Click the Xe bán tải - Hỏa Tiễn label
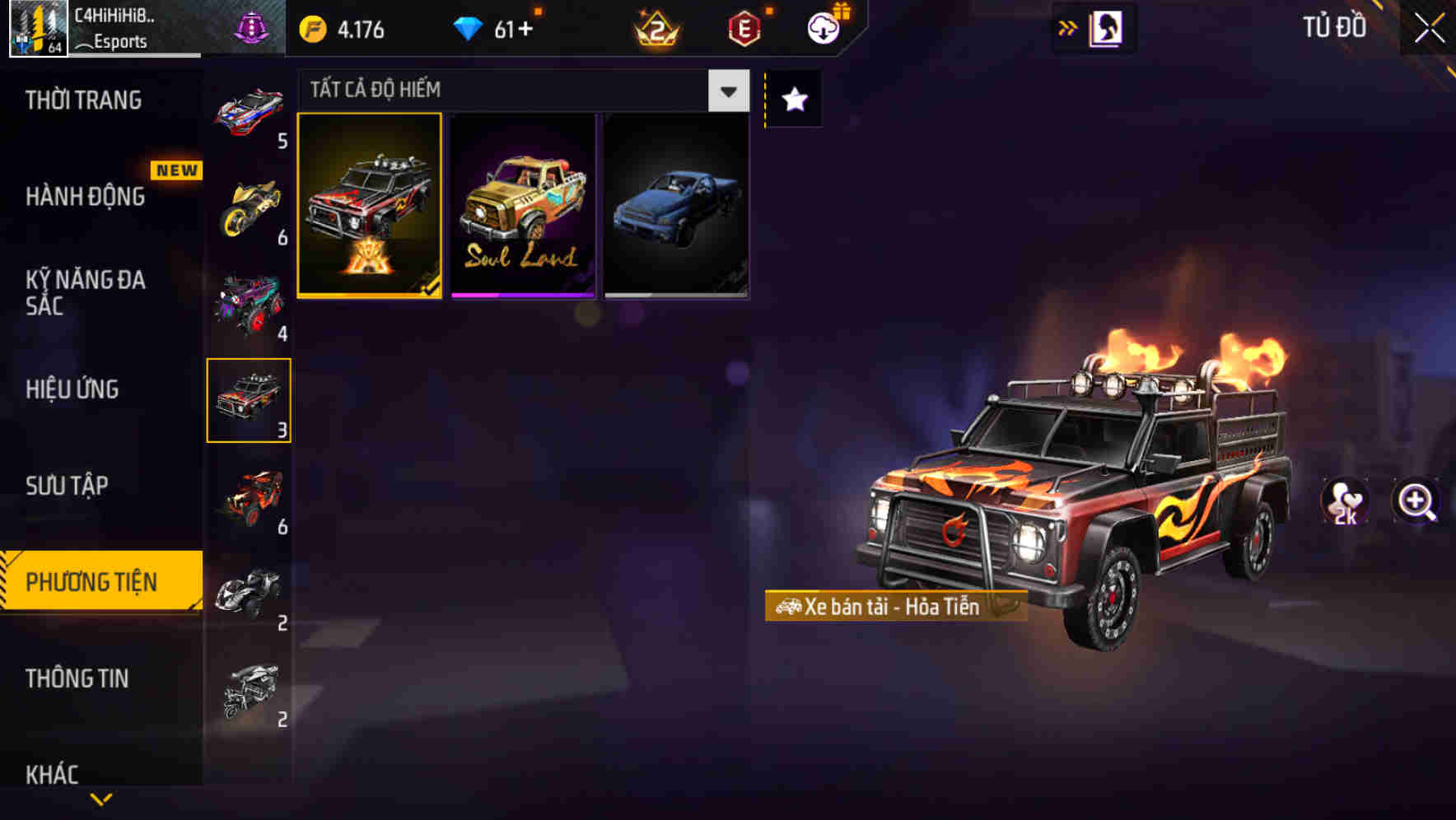Viewport: 1456px width, 820px height. (x=894, y=608)
